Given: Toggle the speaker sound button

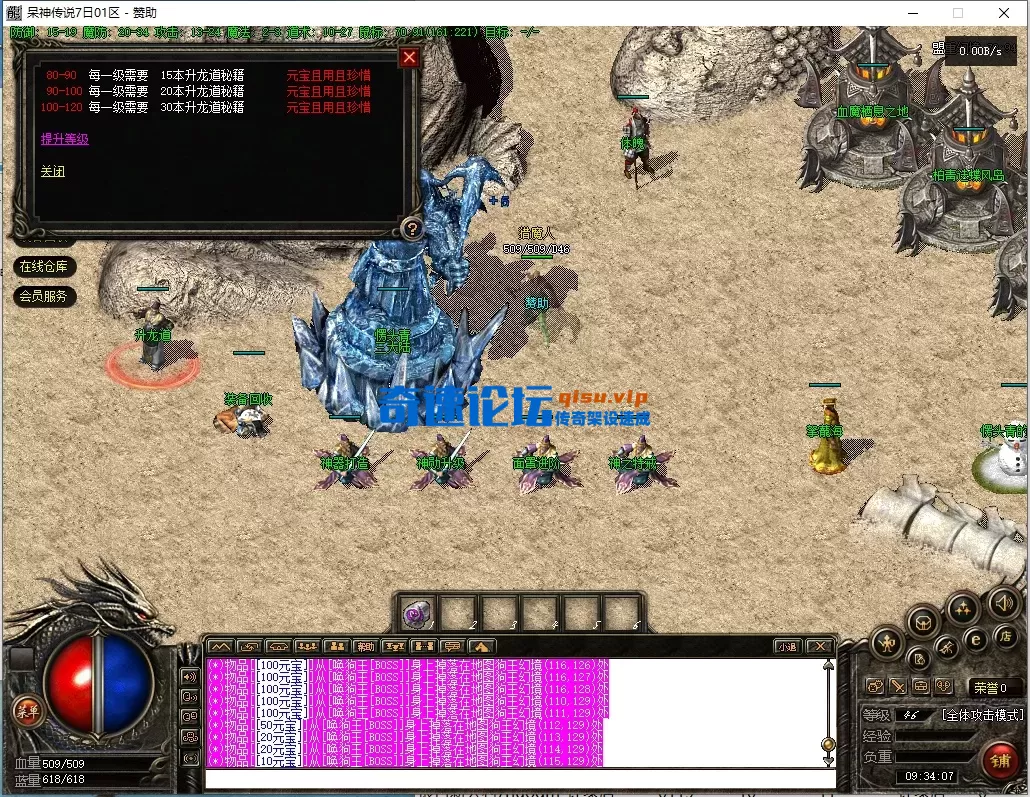Looking at the screenshot, I should [1004, 602].
